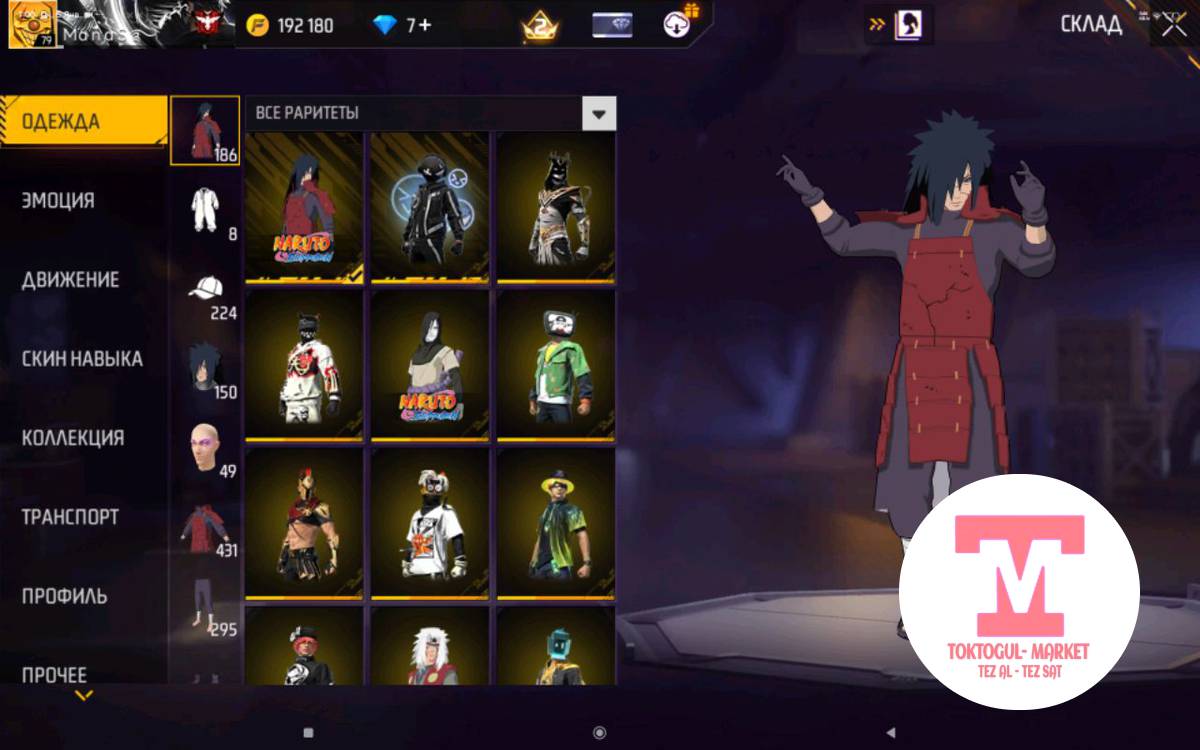Select the Движение category
The height and width of the screenshot is (750, 1200).
coord(71,280)
